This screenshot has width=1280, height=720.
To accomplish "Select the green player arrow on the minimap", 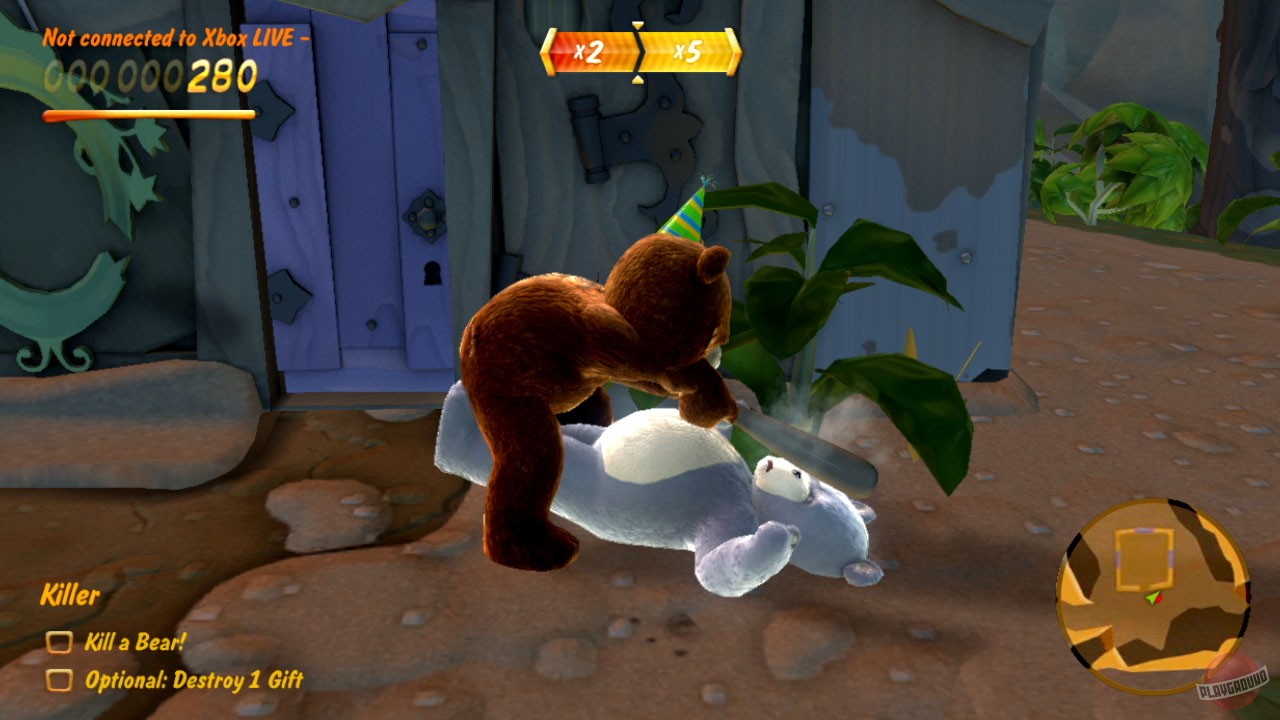I will click(1150, 600).
